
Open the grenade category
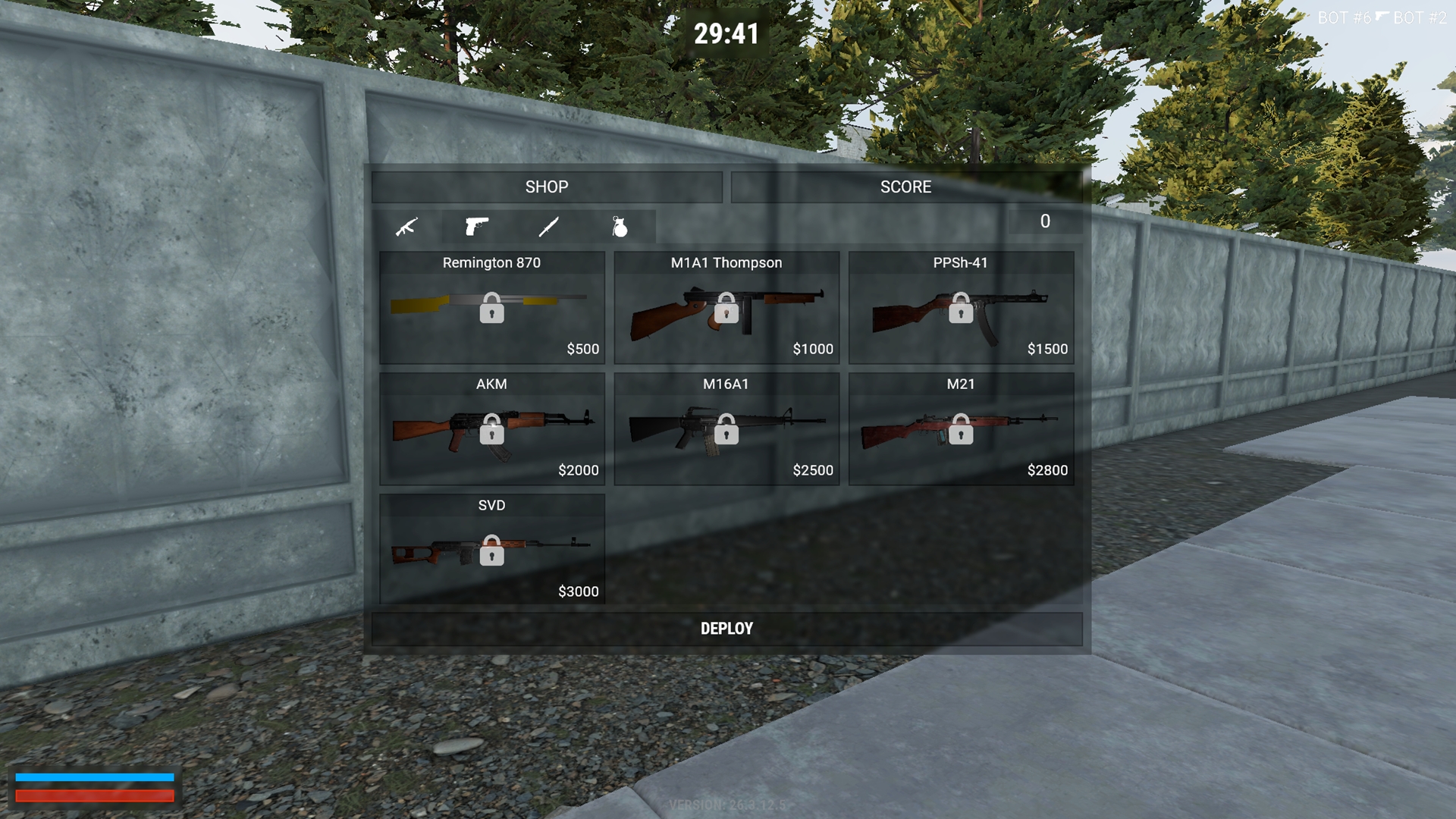point(620,227)
